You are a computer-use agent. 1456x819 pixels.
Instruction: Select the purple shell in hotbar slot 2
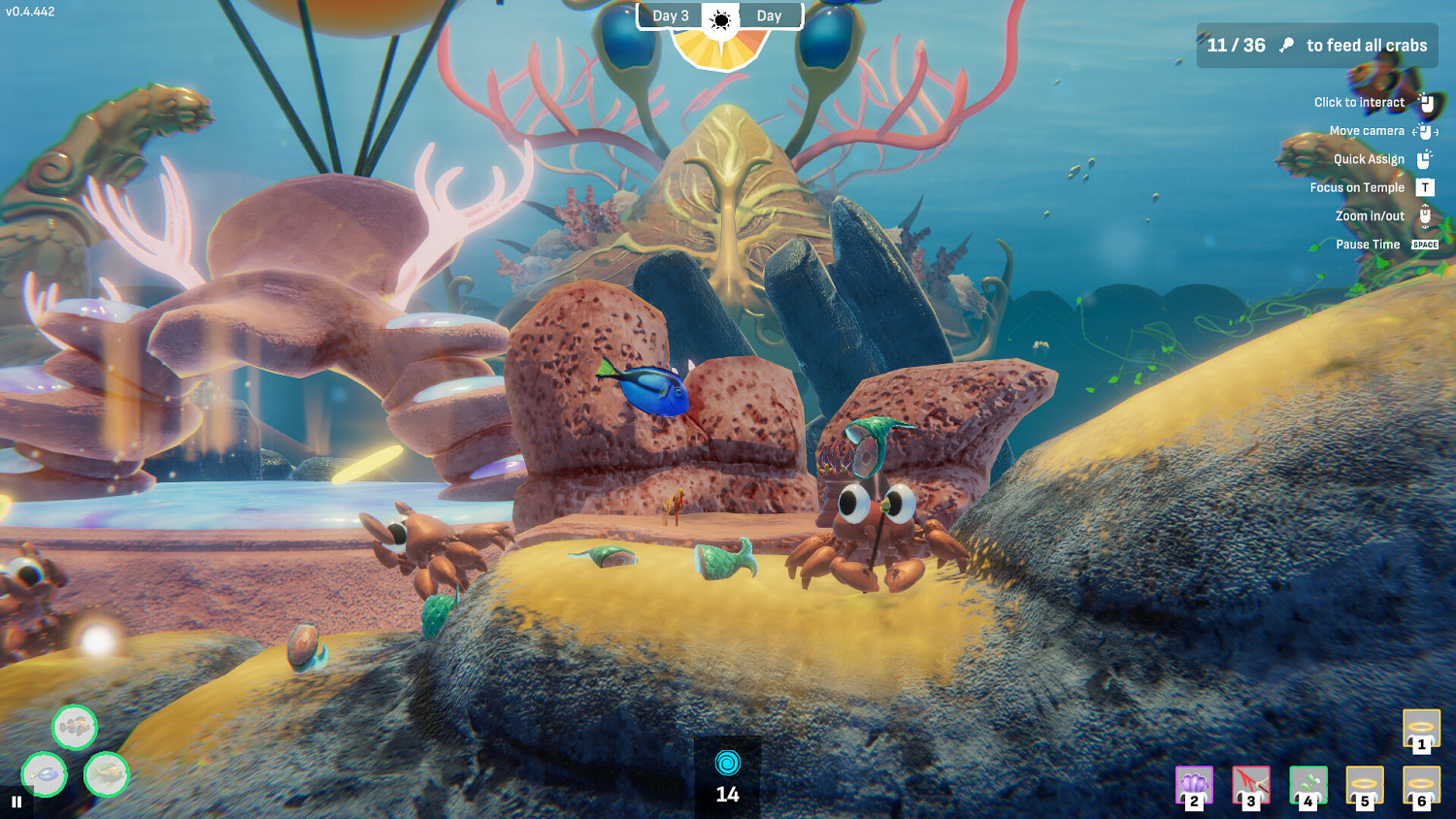click(x=1194, y=786)
